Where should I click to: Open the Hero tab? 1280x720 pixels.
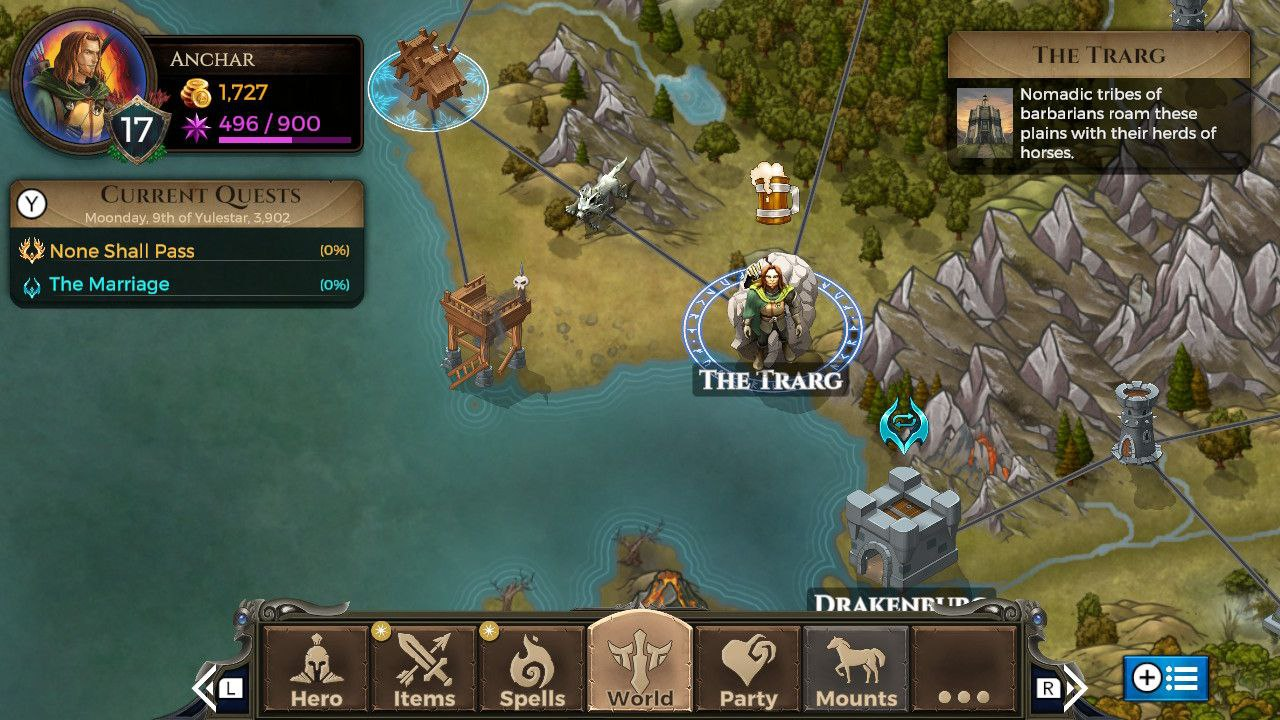coord(316,670)
